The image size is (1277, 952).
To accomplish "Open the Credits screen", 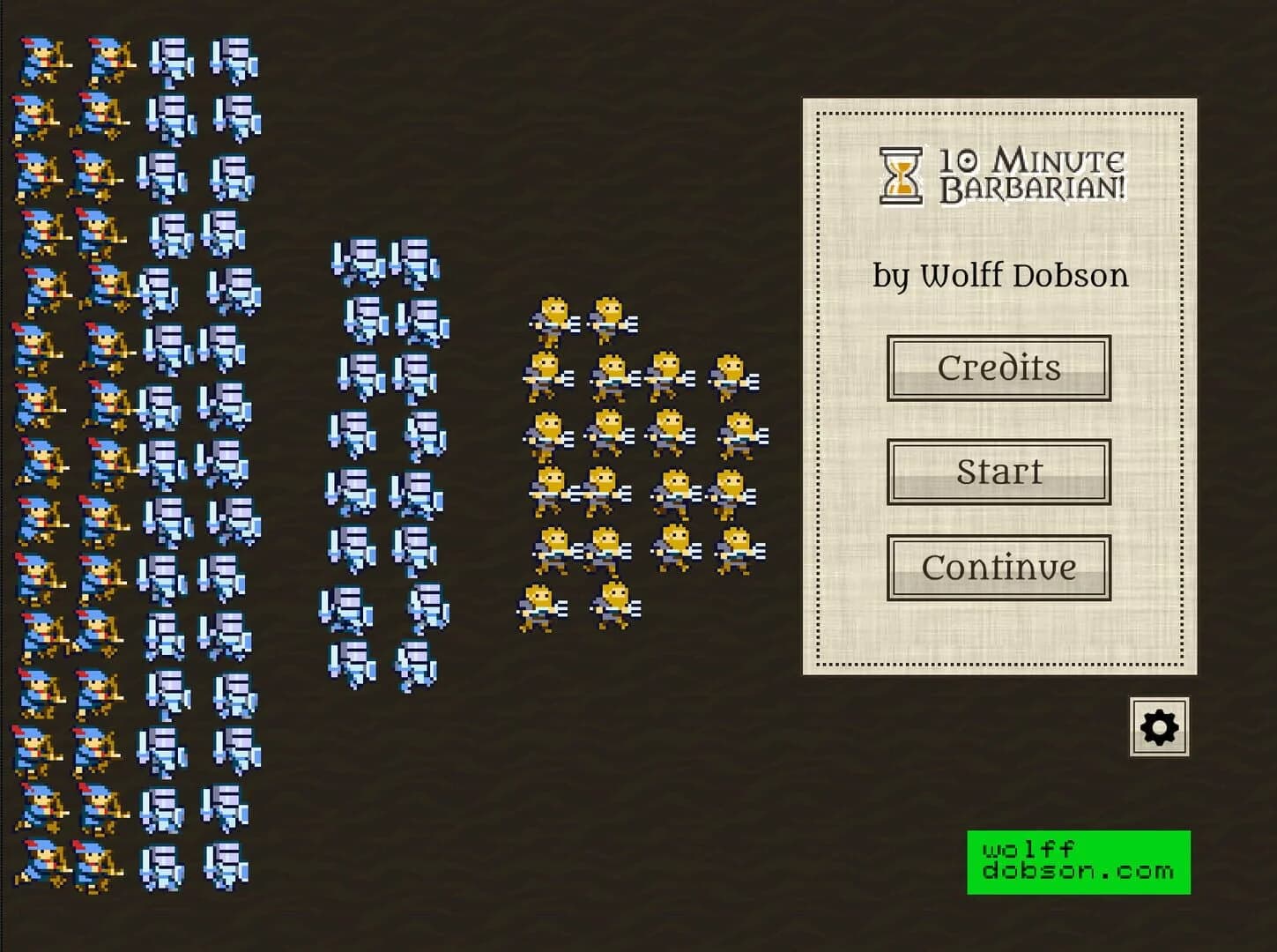I will (998, 368).
